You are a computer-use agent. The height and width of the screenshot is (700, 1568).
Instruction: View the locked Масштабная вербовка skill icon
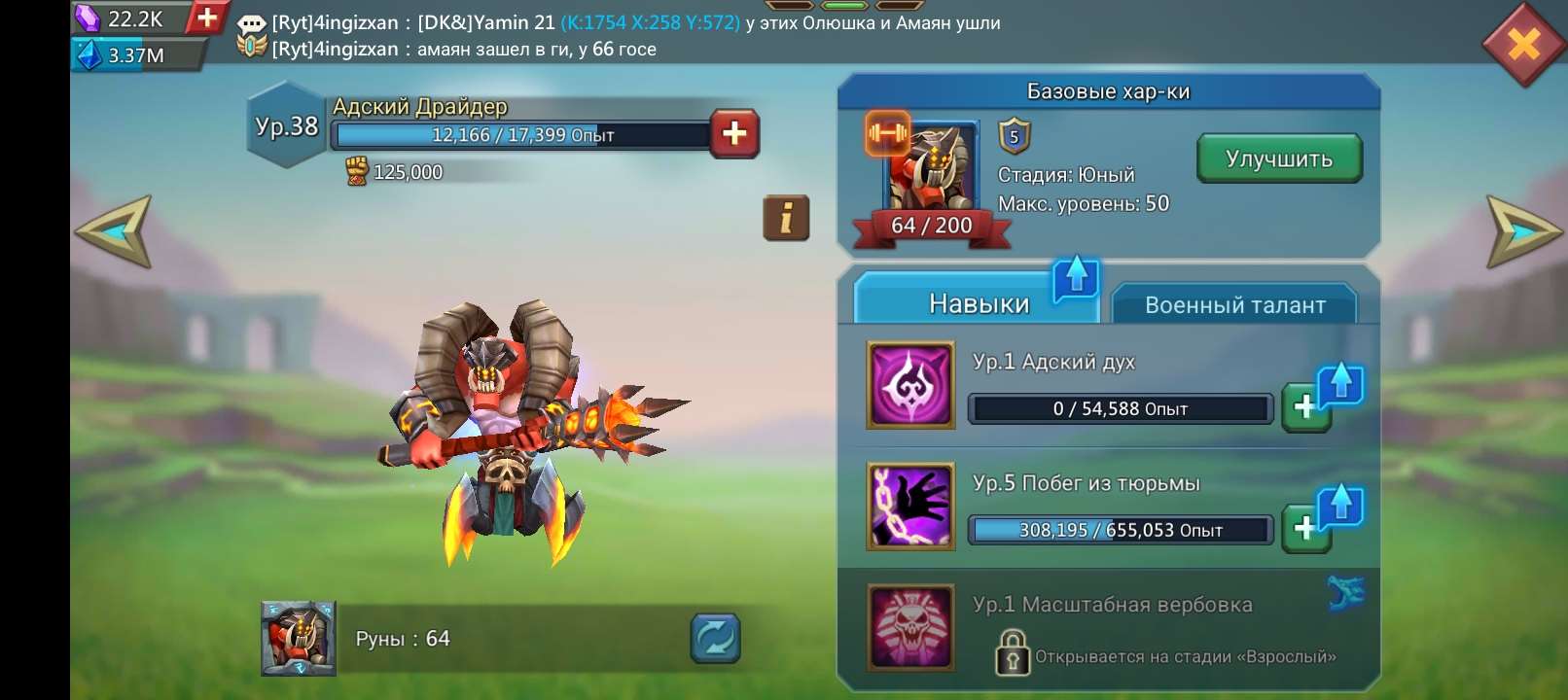point(911,628)
